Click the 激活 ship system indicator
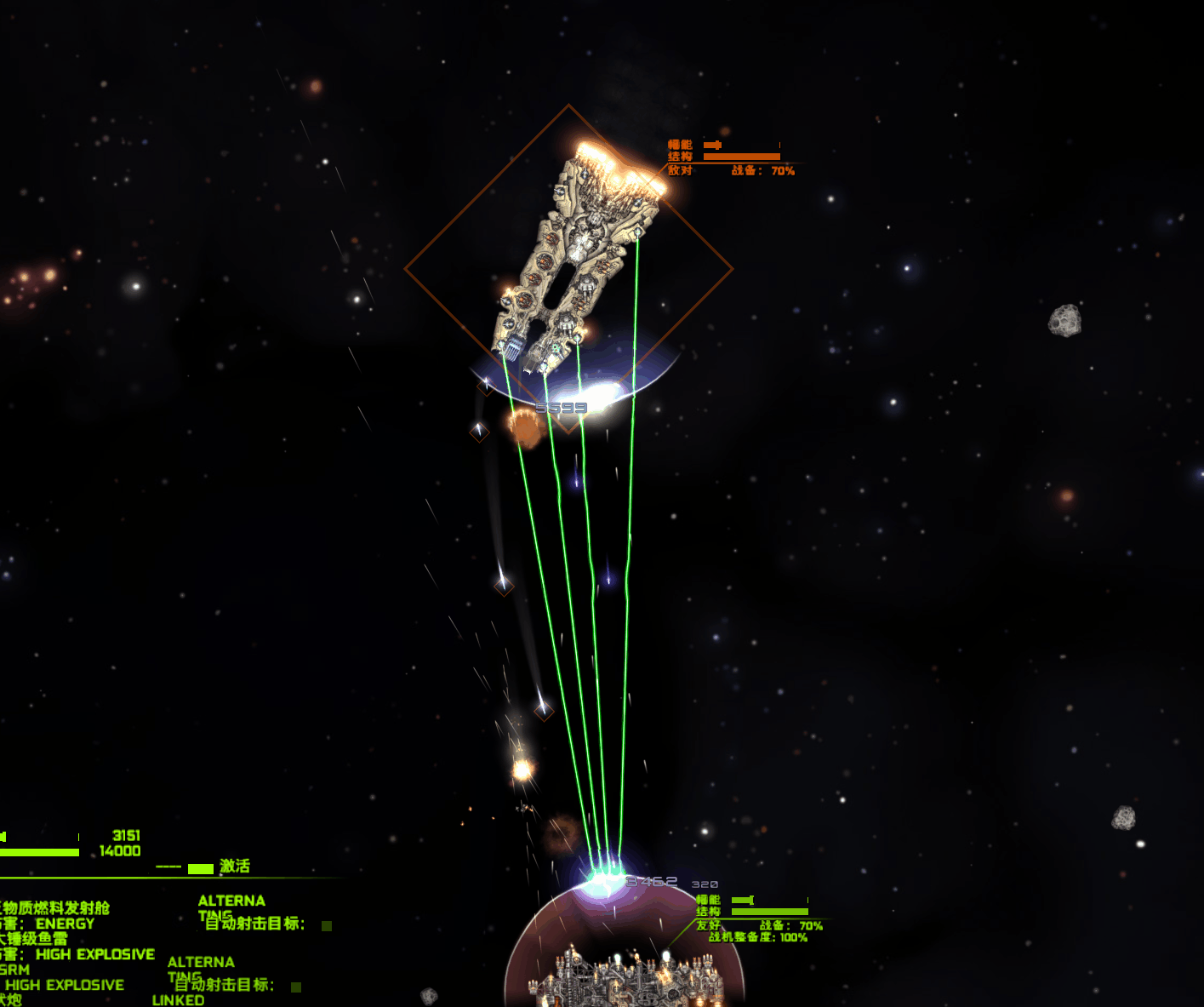Screen dimensions: 1204x1007 click(x=237, y=866)
